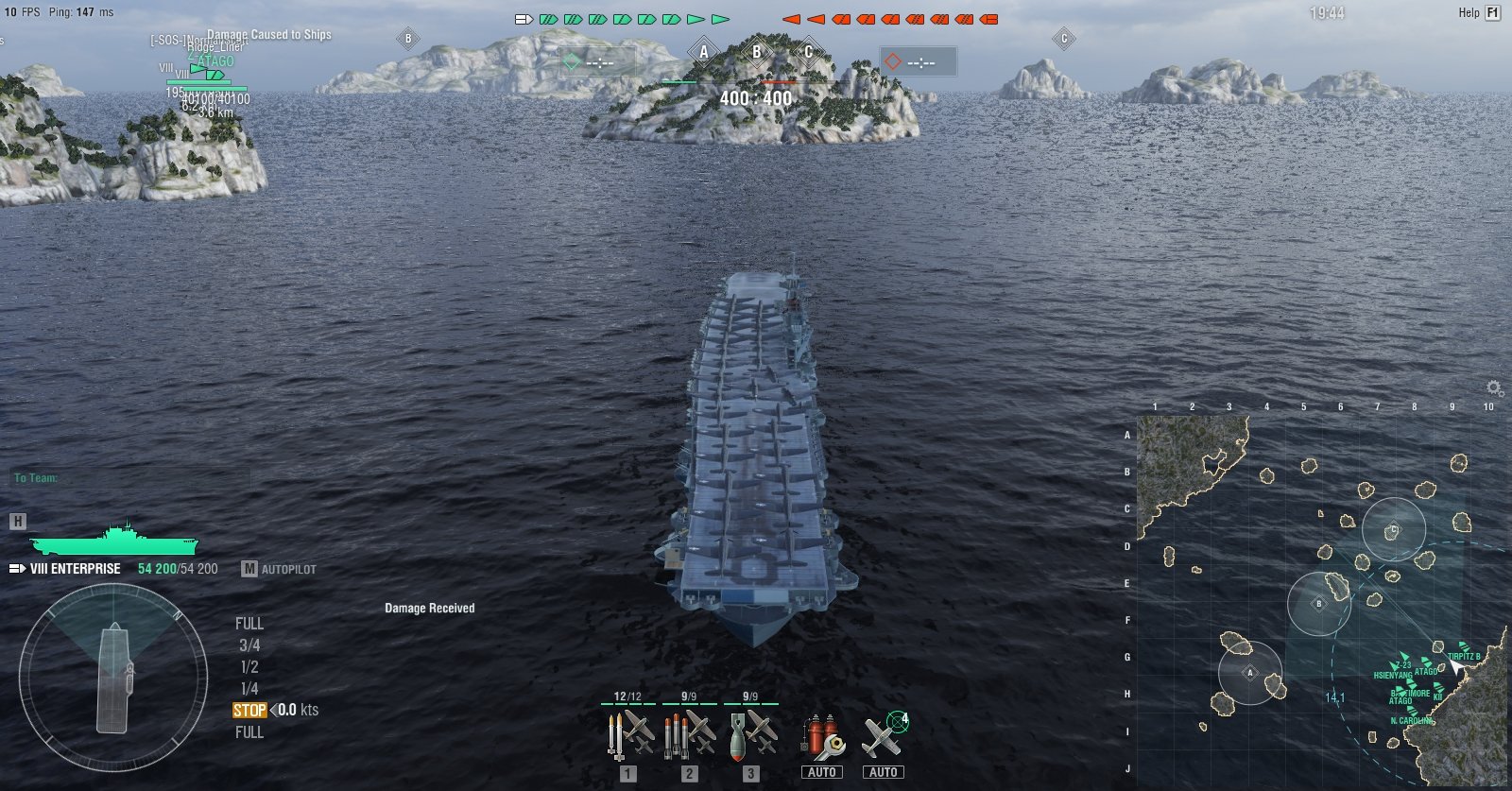Set engine telegraph to 3/4 speed
The width and height of the screenshot is (1512, 791).
(x=249, y=645)
